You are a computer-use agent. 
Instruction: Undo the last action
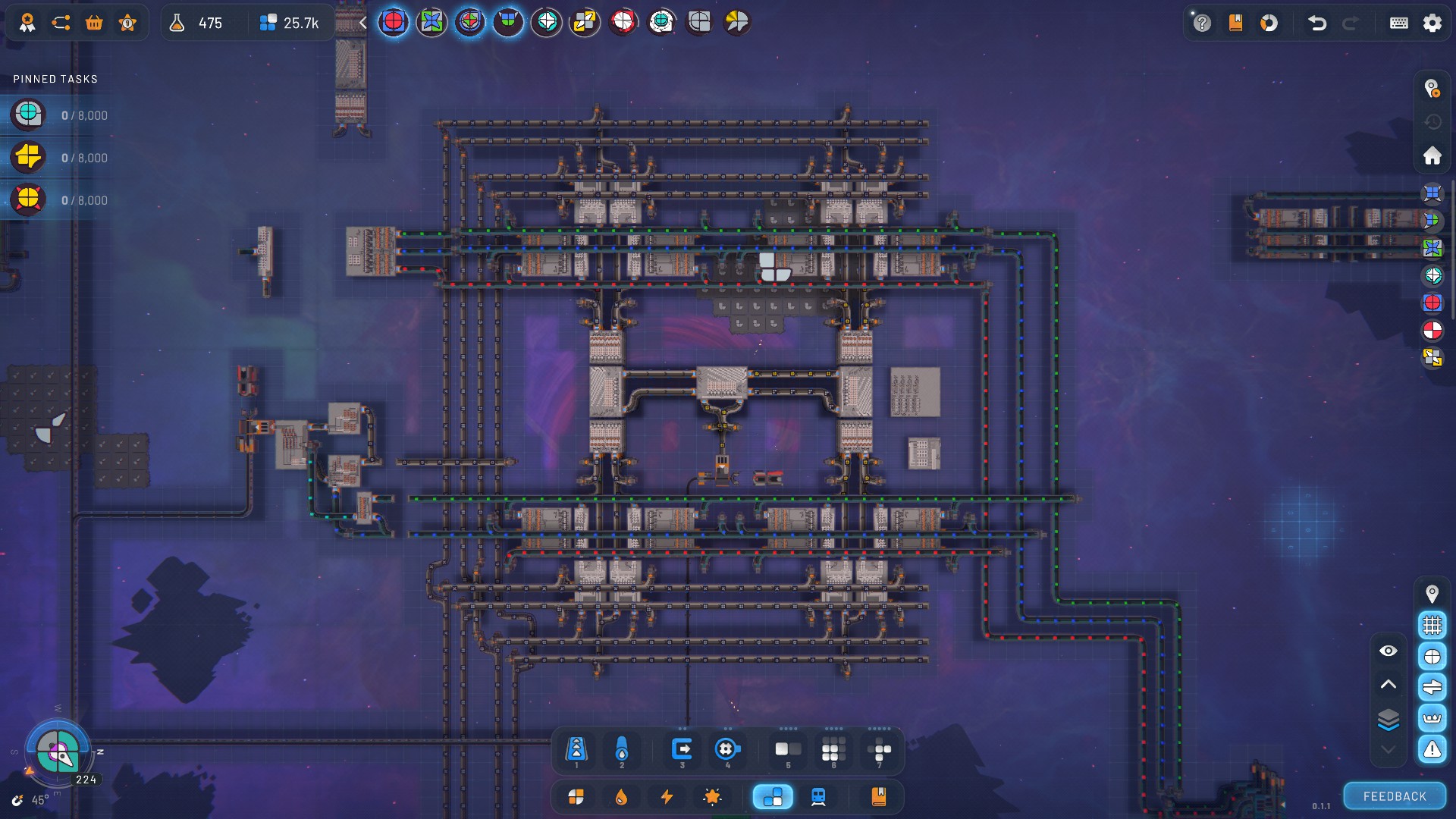coord(1317,23)
